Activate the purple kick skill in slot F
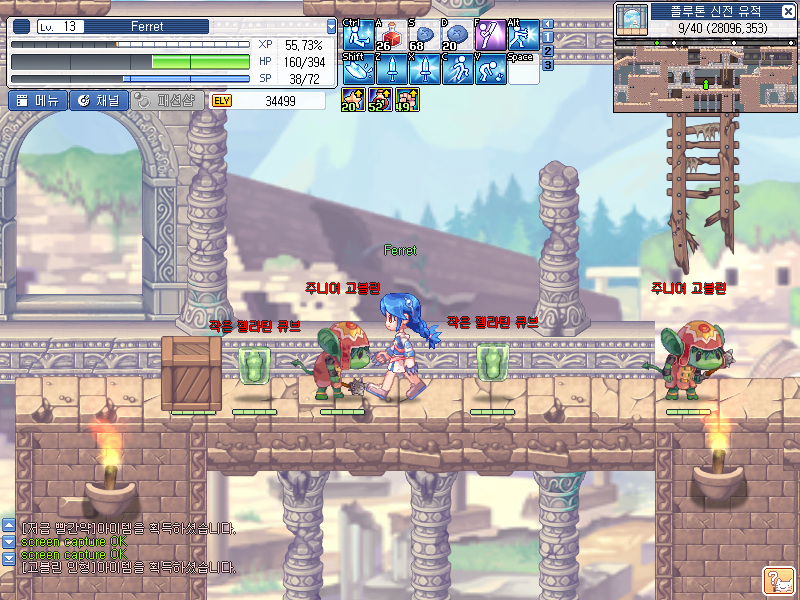Viewport: 800px width, 600px height. click(490, 35)
